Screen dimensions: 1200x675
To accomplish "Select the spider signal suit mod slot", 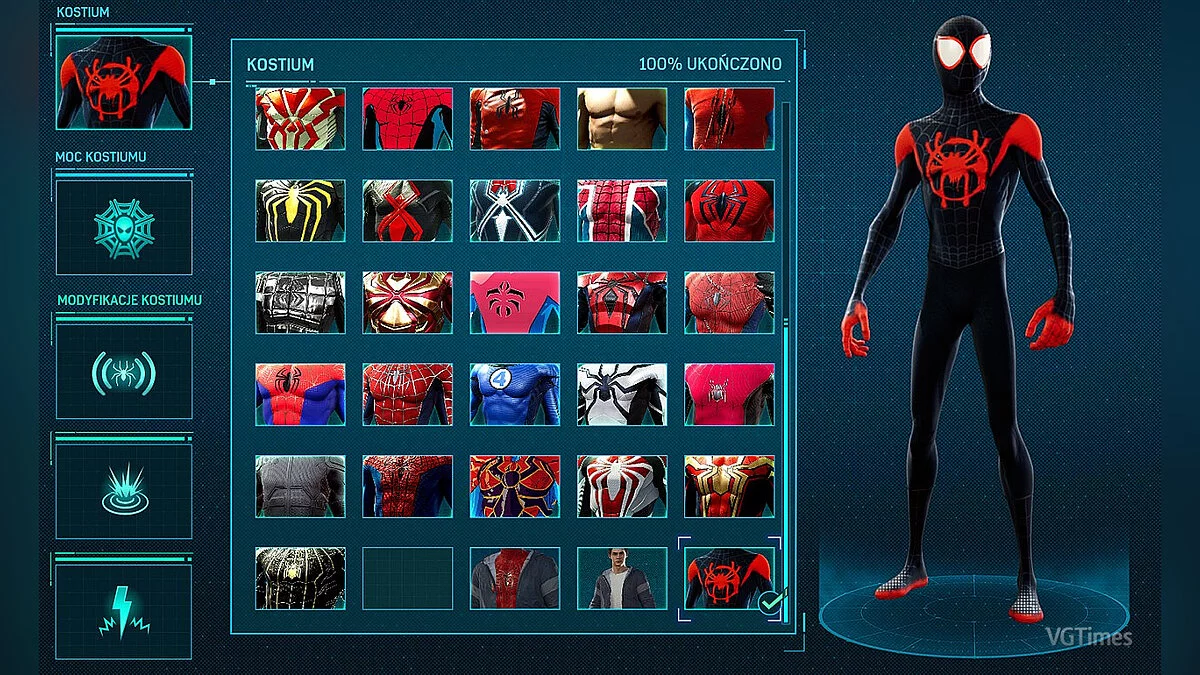I will coord(123,372).
